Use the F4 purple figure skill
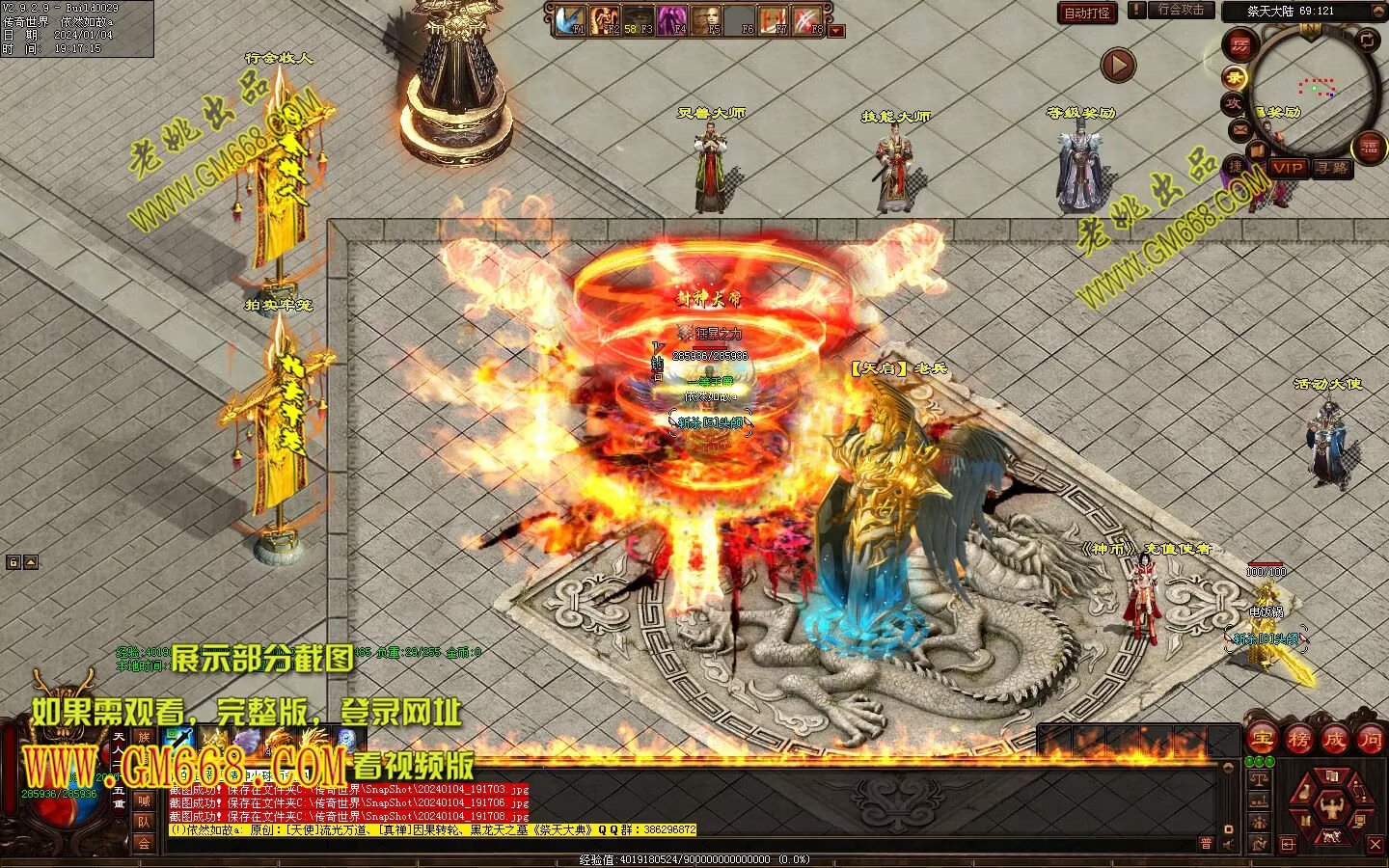Viewport: 1389px width, 868px height. click(671, 20)
